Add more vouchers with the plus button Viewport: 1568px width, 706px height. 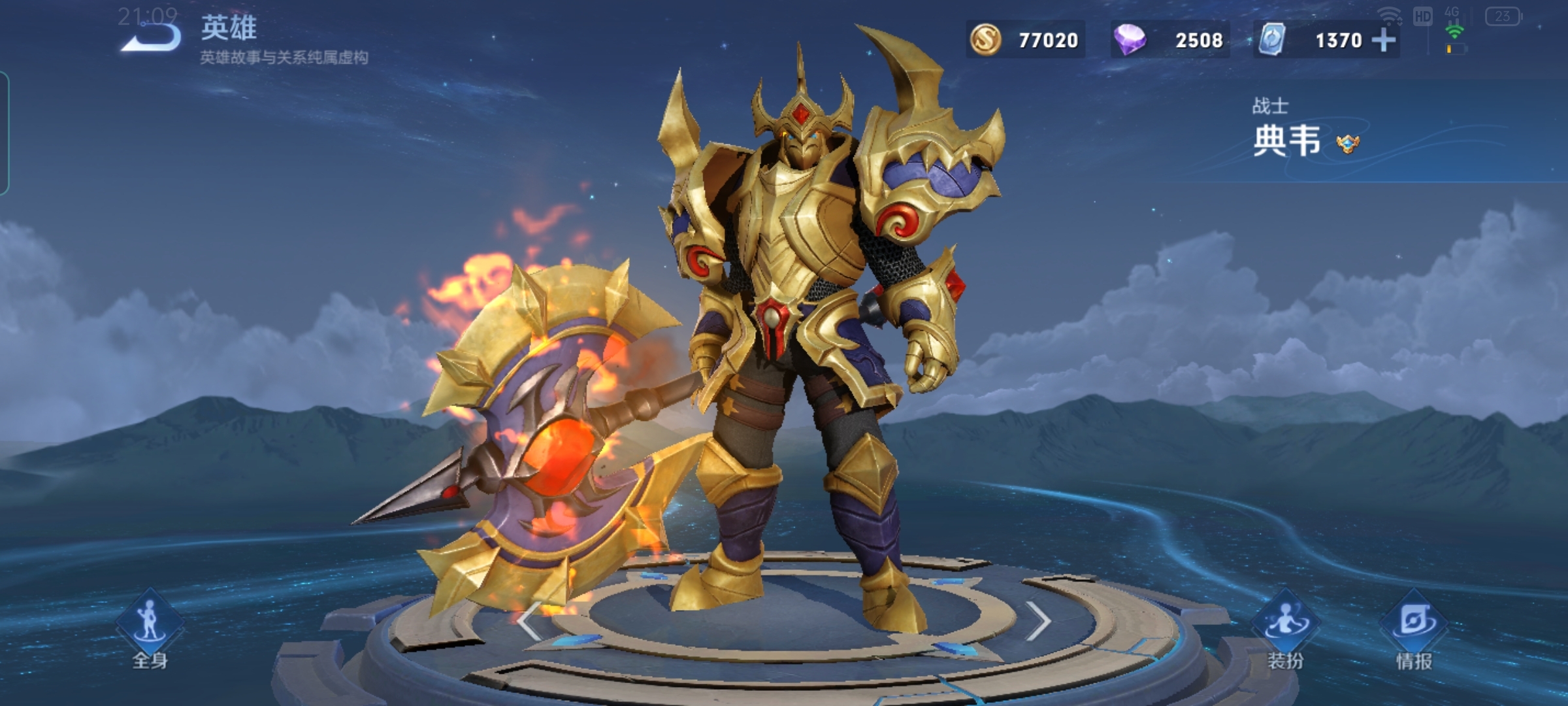[x=1384, y=41]
